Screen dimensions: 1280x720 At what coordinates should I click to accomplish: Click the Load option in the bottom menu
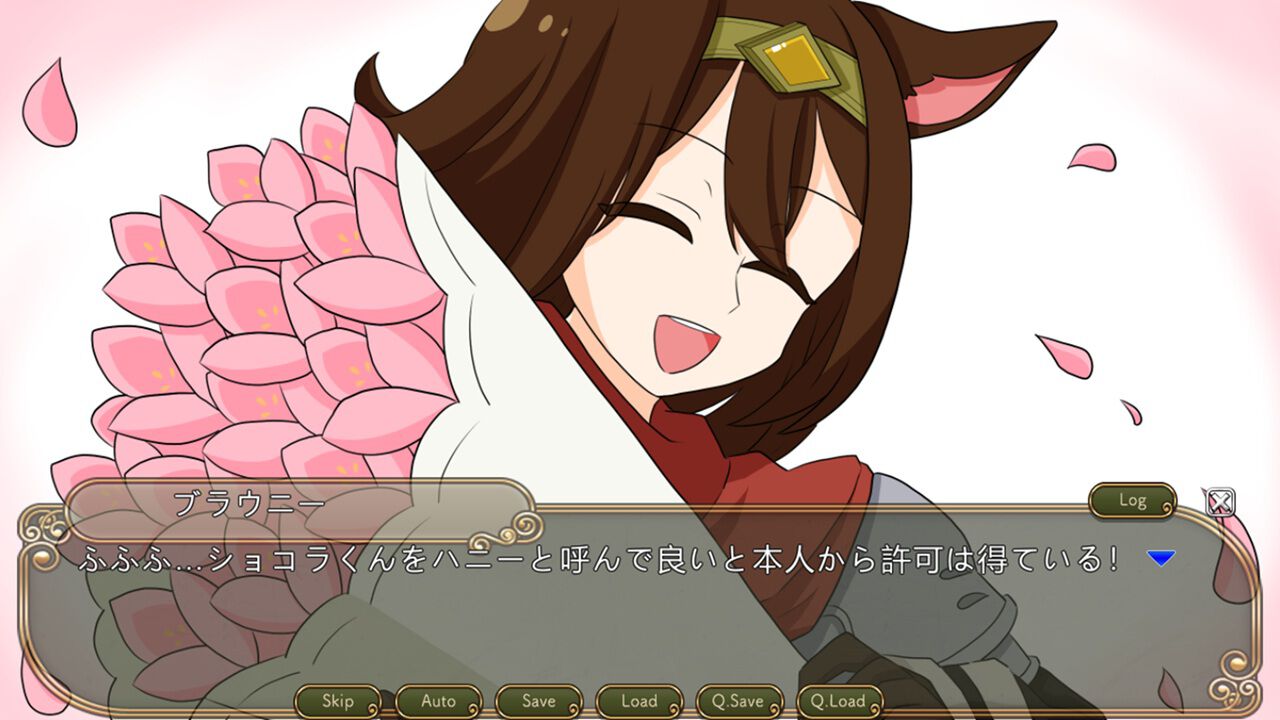639,702
